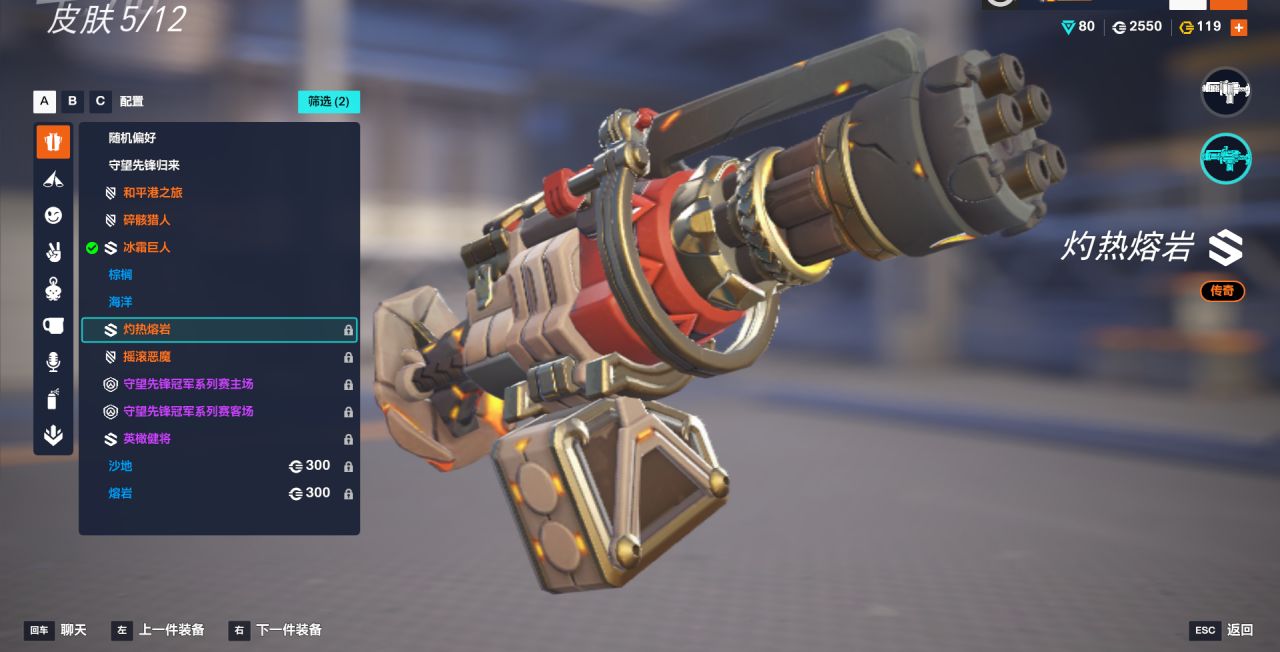Preview the locked 摇滚恶魔 skin
The height and width of the screenshot is (652, 1280).
[x=146, y=357]
